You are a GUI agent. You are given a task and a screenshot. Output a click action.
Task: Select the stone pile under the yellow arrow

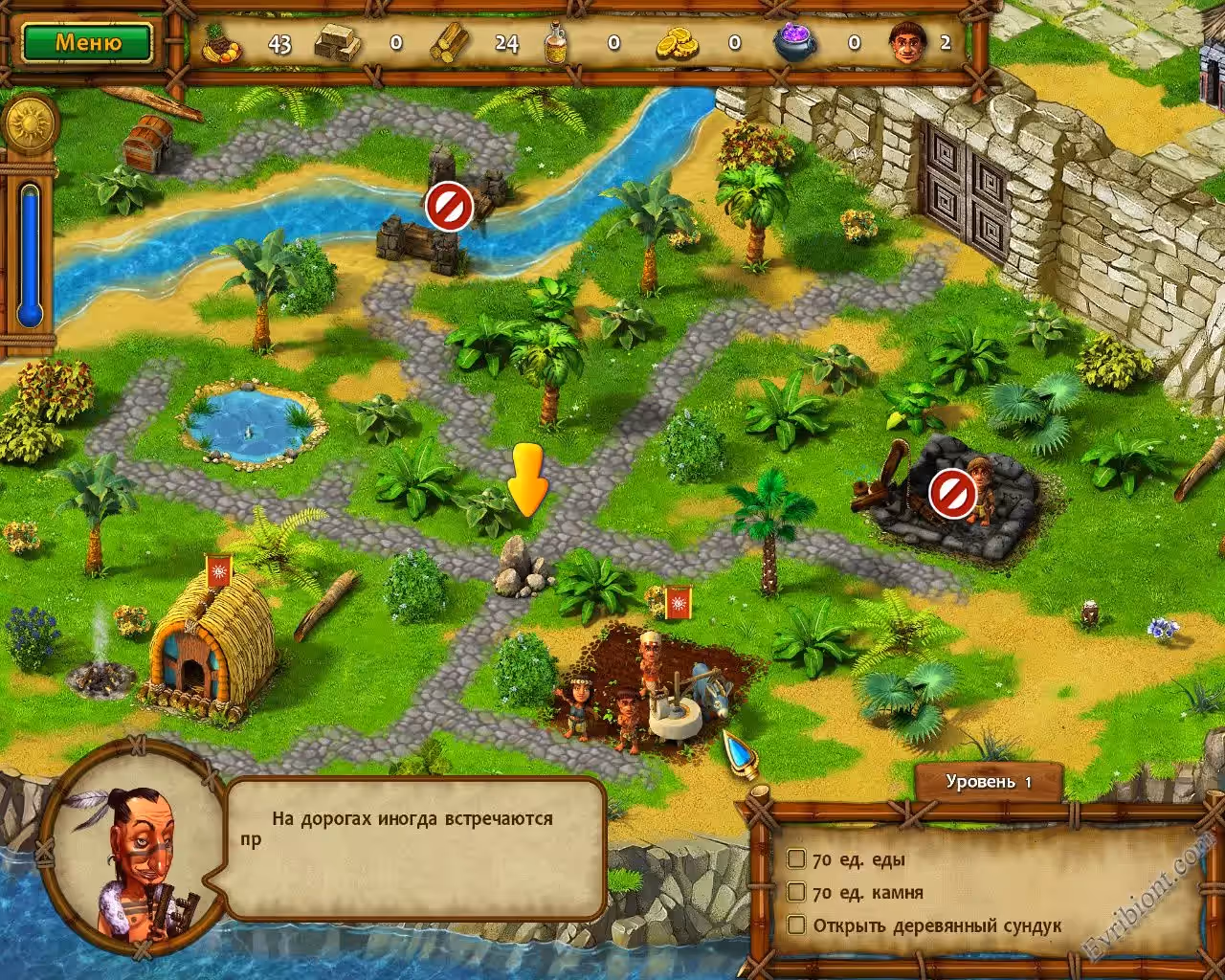pyautogui.click(x=521, y=568)
